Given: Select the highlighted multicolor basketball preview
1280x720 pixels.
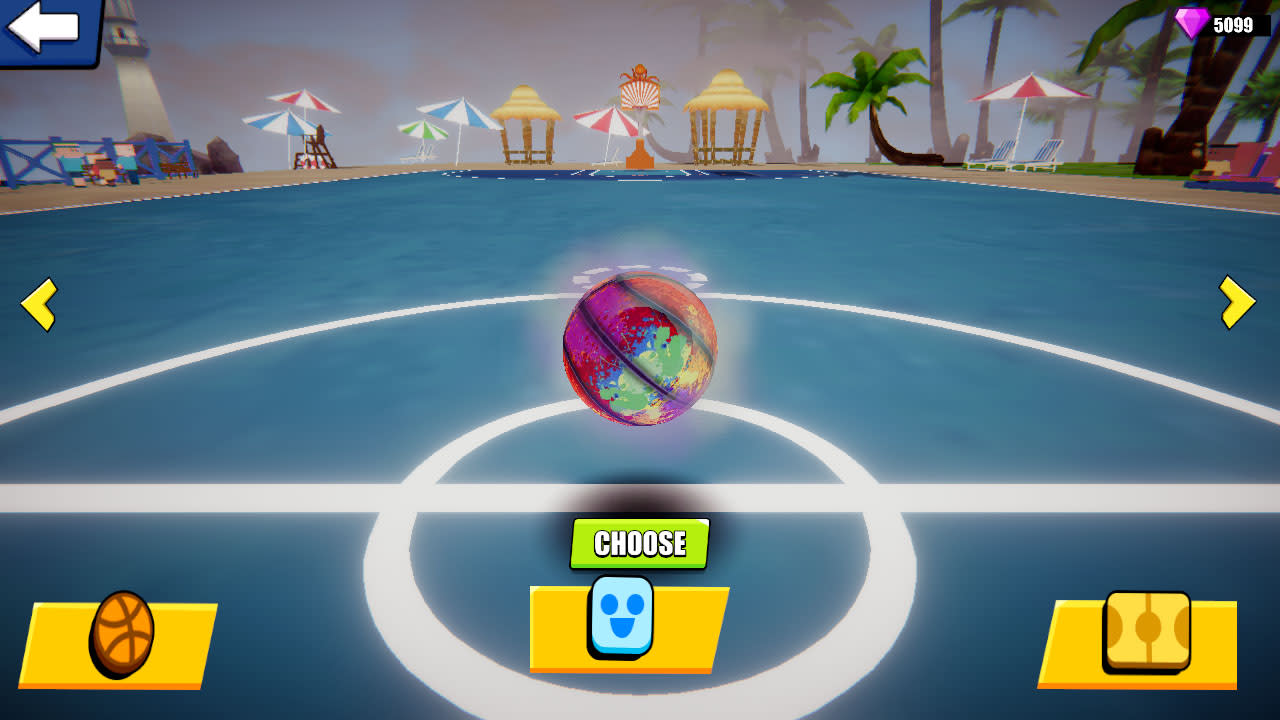Looking at the screenshot, I should (640, 350).
